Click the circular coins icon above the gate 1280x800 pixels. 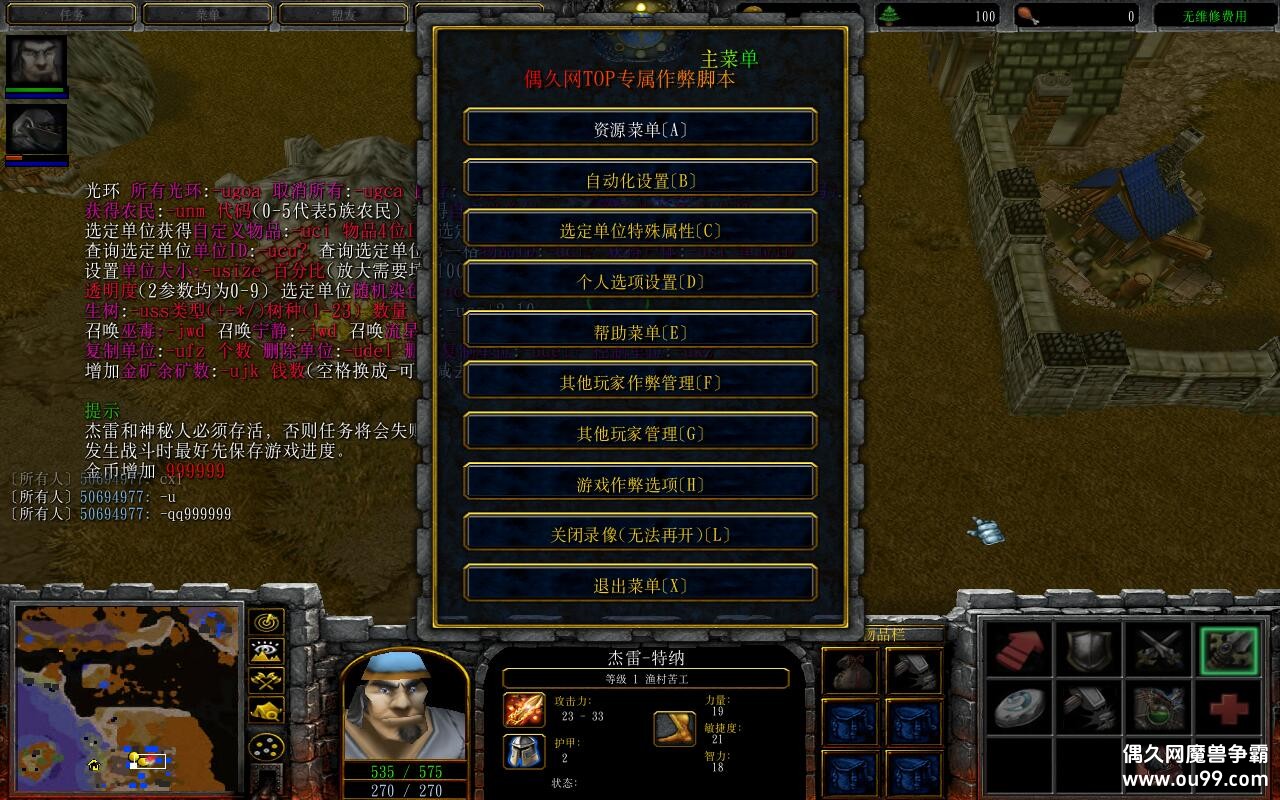(x=265, y=746)
